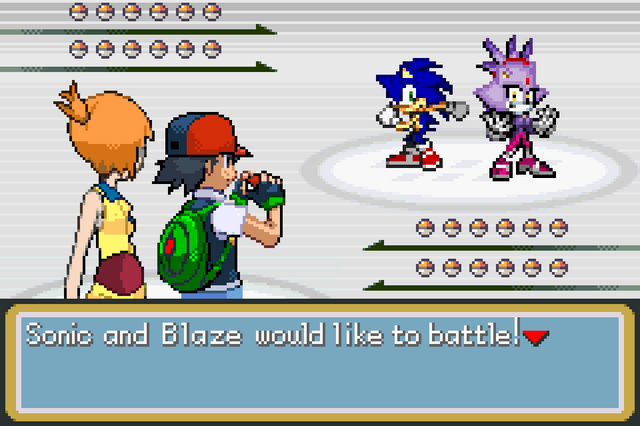Image resolution: width=640 pixels, height=426 pixels.
Task: Advance dialogue with the red arrow
Action: pos(536,338)
